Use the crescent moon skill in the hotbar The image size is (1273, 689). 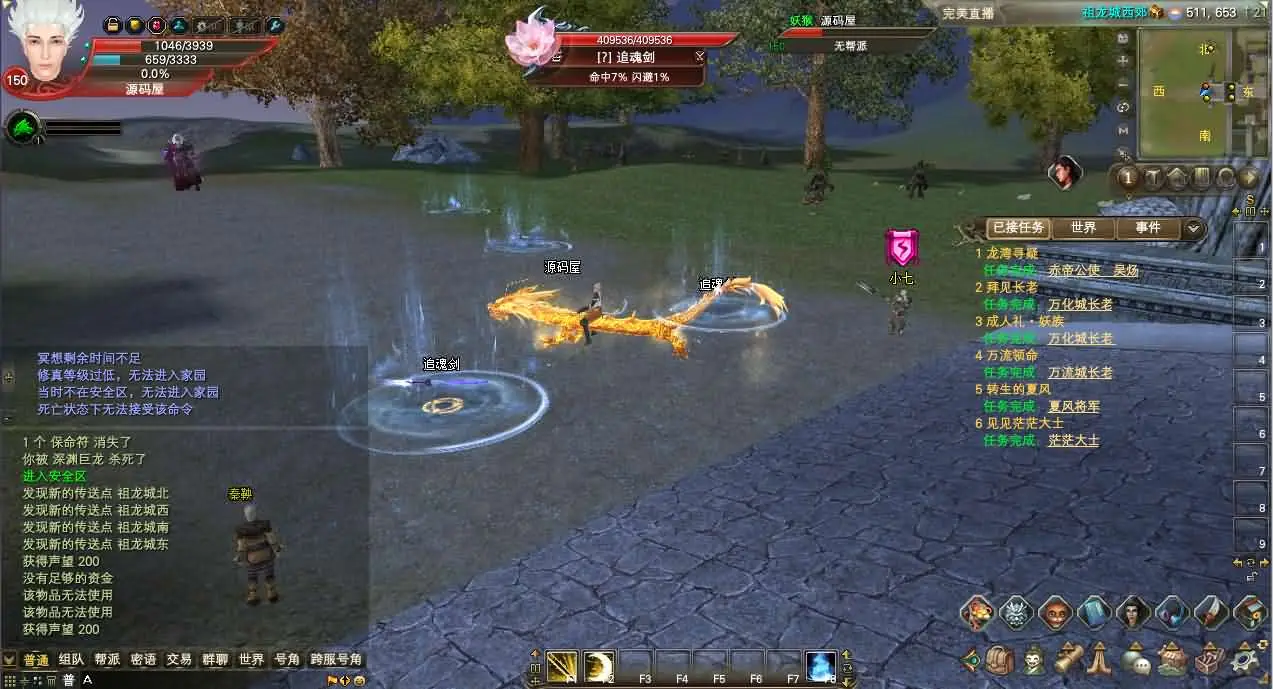tap(599, 665)
